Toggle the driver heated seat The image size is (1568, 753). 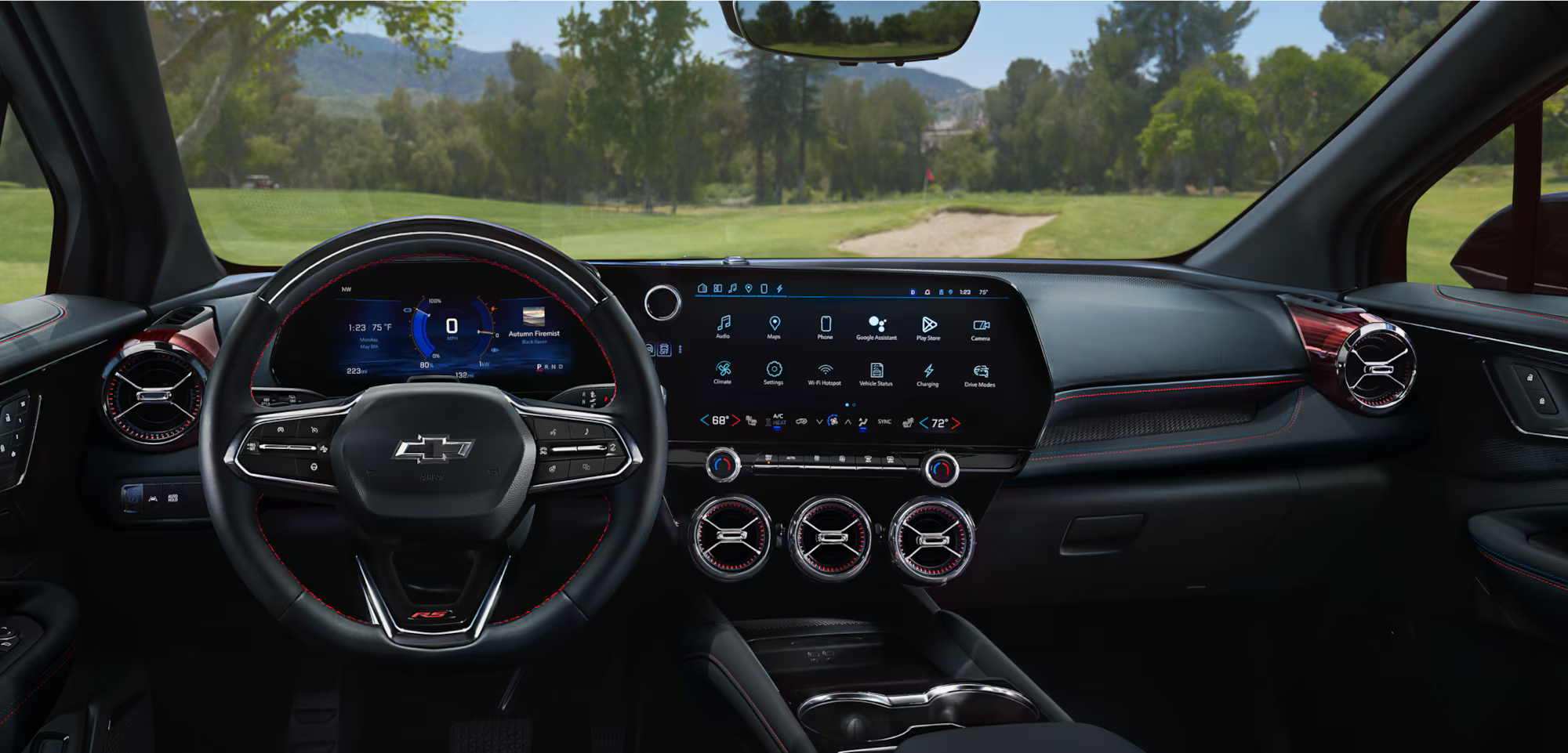click(x=753, y=421)
